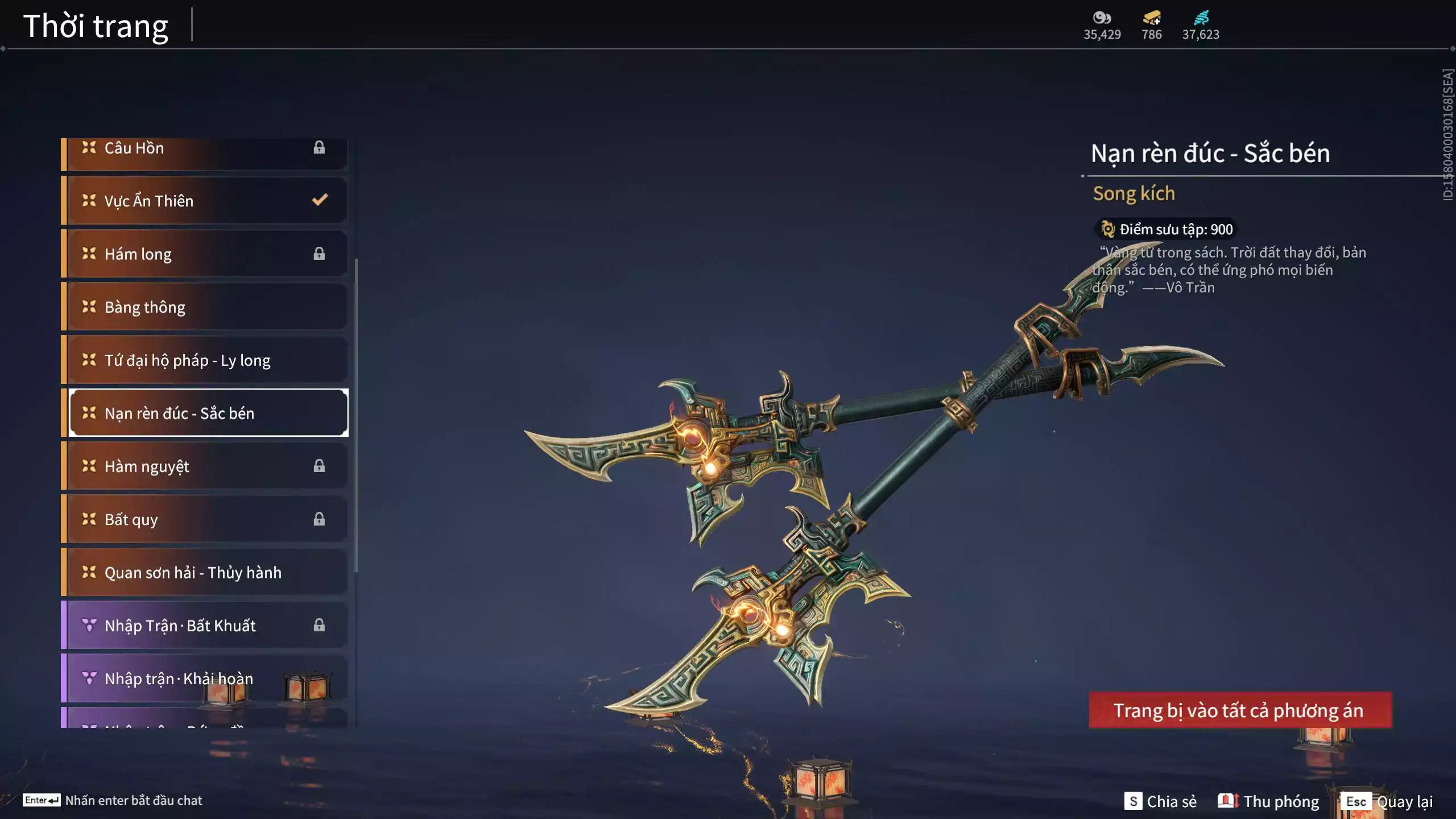The image size is (1456, 819).
Task: Share the skin with Chia sẻ
Action: tap(1160, 801)
